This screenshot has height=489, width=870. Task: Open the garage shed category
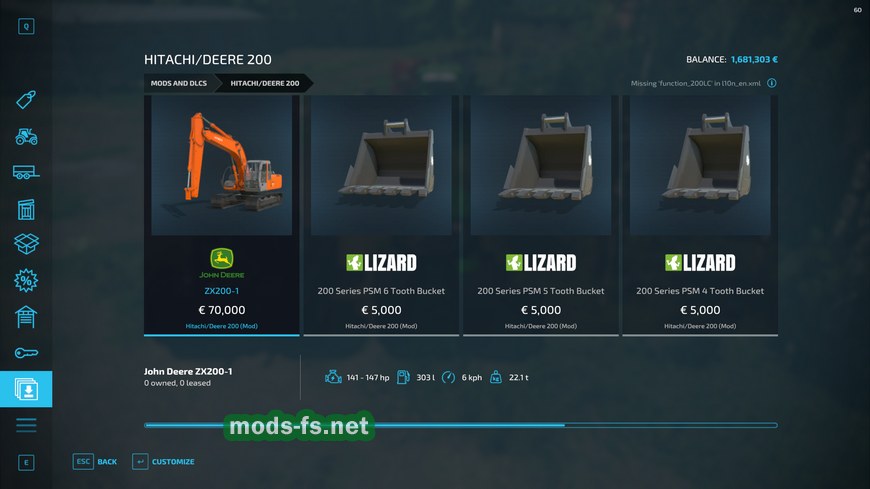point(26,317)
